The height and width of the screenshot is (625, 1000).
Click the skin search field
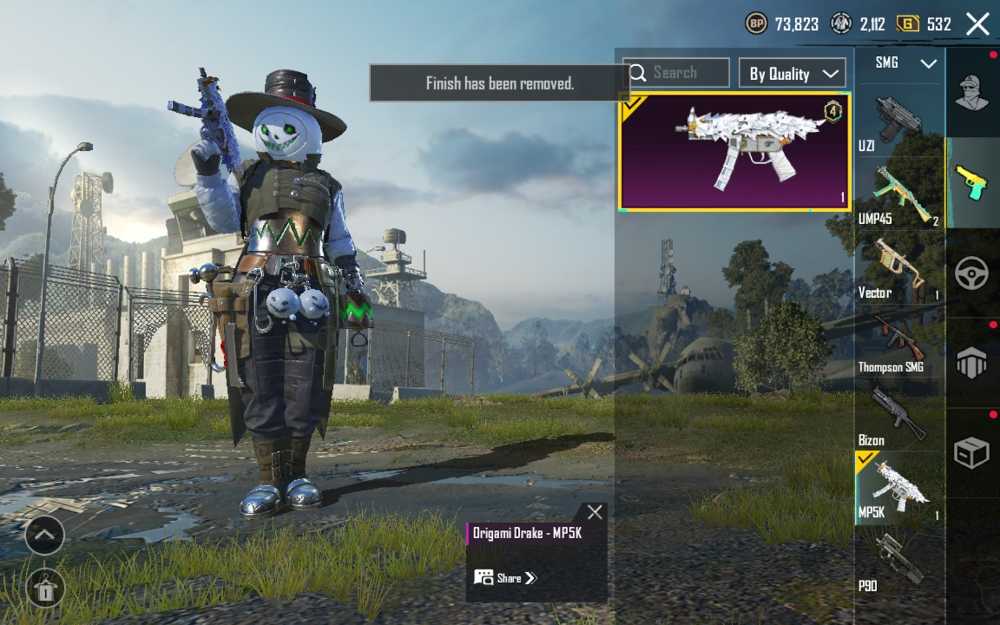[x=677, y=73]
